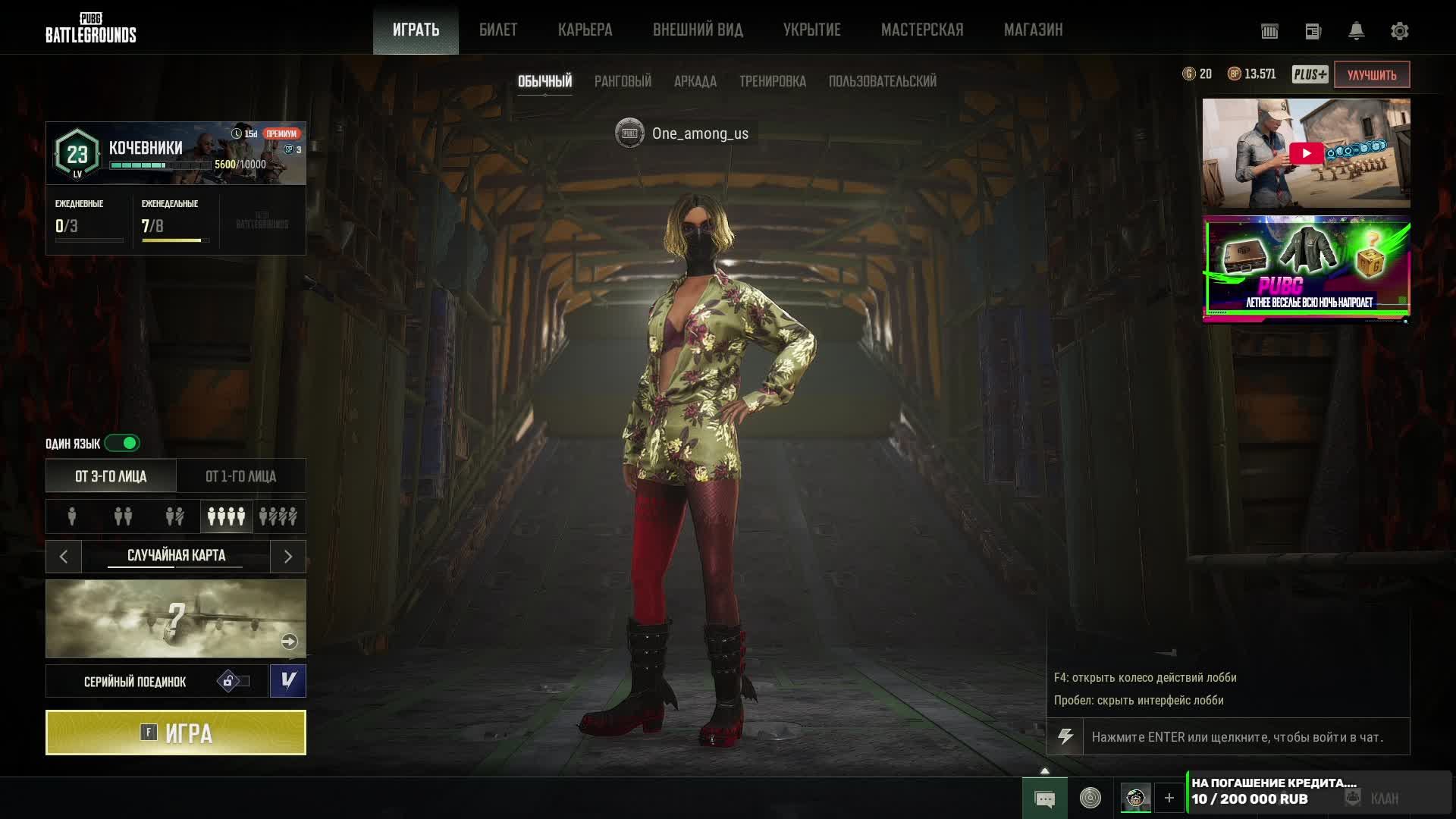
Task: Toggle the ОДИН ЯЗЫК switch
Action: (122, 443)
